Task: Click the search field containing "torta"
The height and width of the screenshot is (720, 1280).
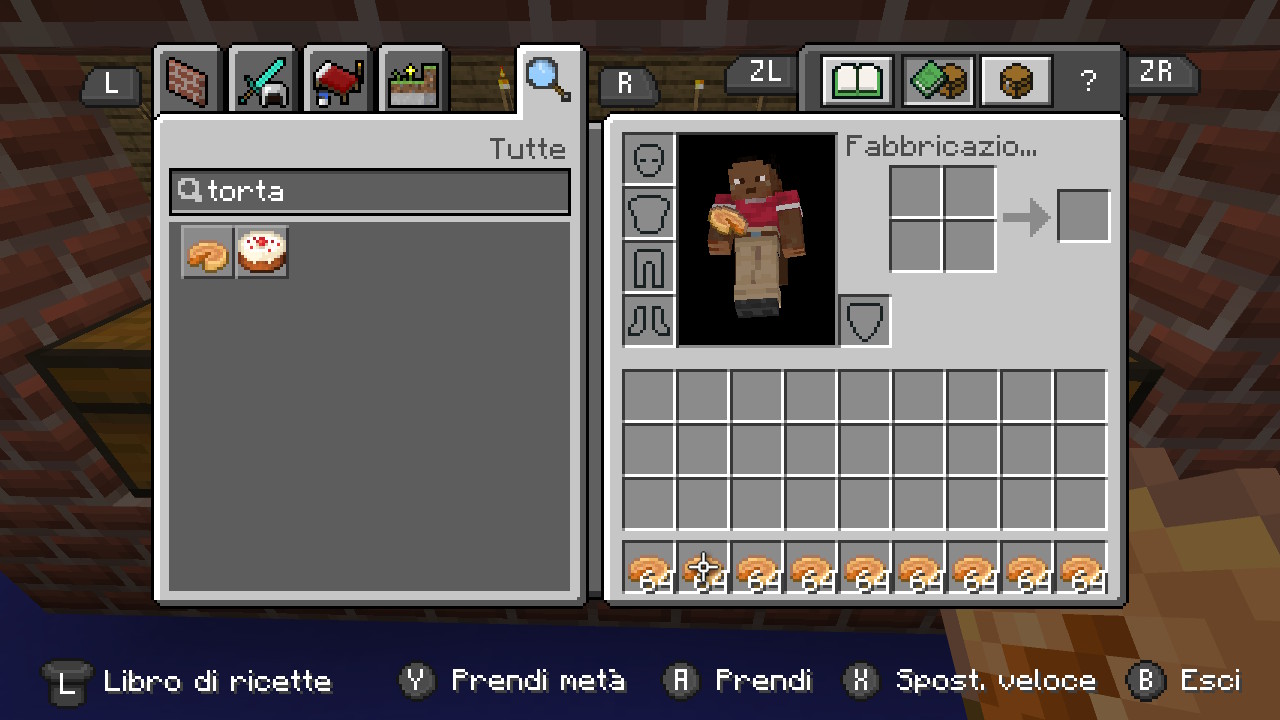Action: coord(370,191)
